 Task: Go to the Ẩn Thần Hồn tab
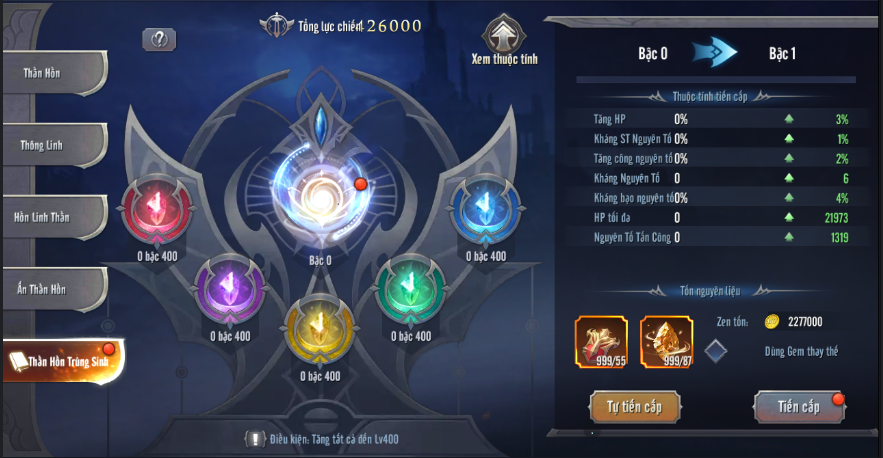click(52, 289)
